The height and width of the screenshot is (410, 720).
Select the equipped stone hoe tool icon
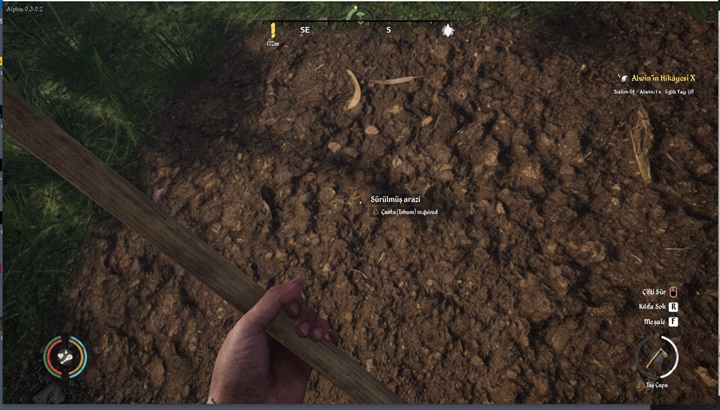[657, 356]
